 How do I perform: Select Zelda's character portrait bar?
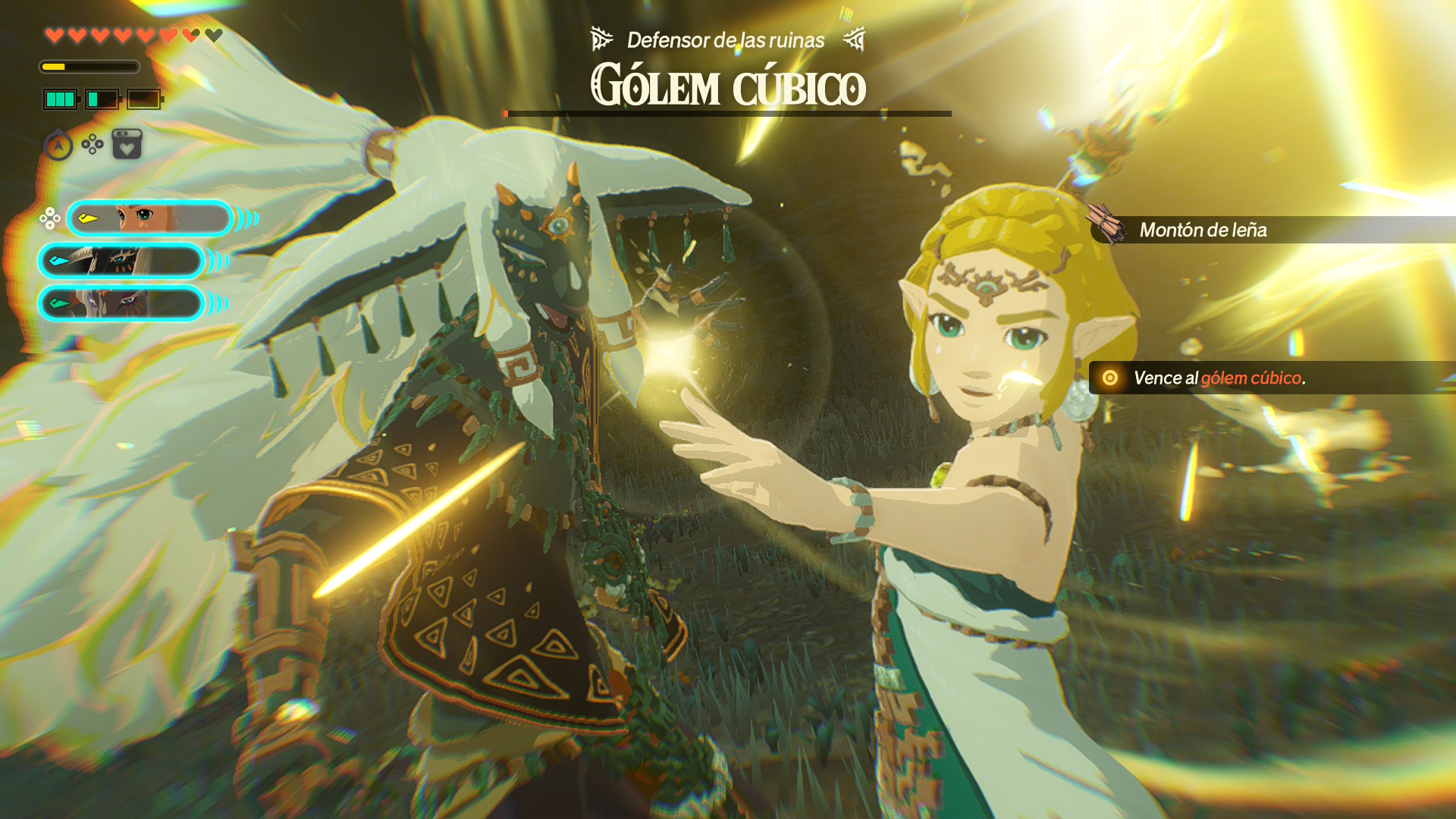coord(150,219)
